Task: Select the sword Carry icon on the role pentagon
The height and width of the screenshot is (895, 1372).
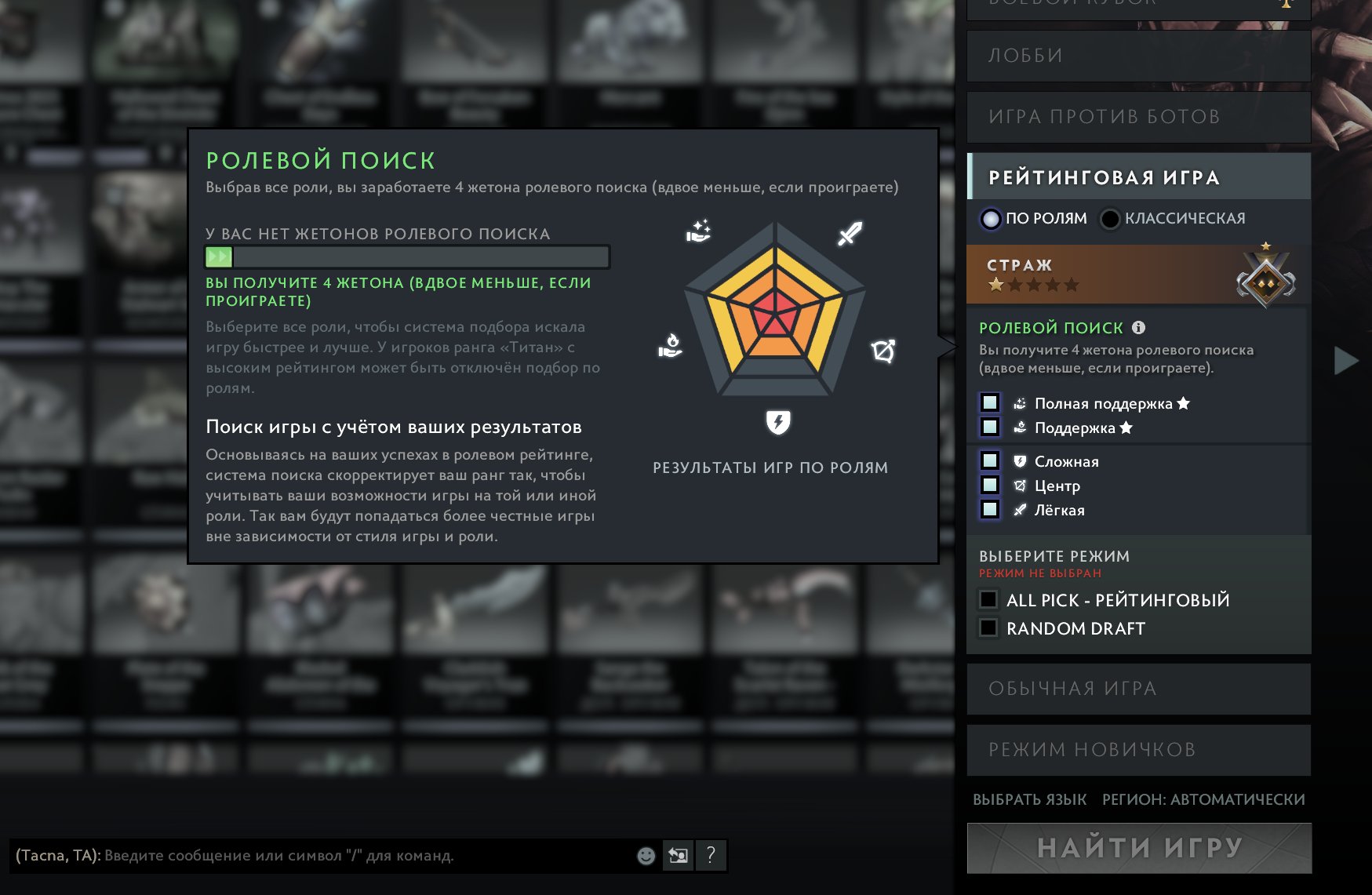Action: coord(851,233)
